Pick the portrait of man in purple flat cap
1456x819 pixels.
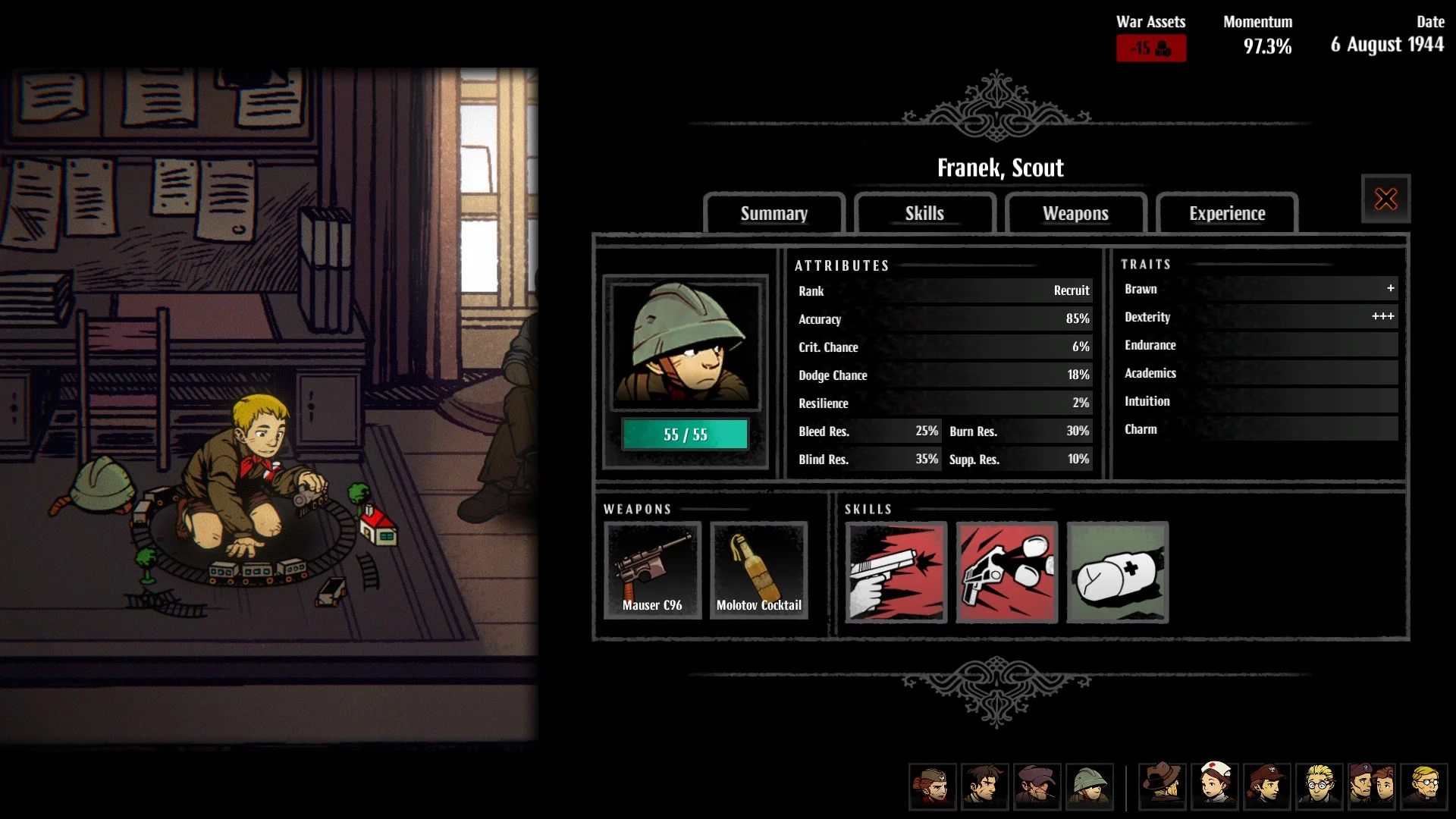pos(1037,786)
